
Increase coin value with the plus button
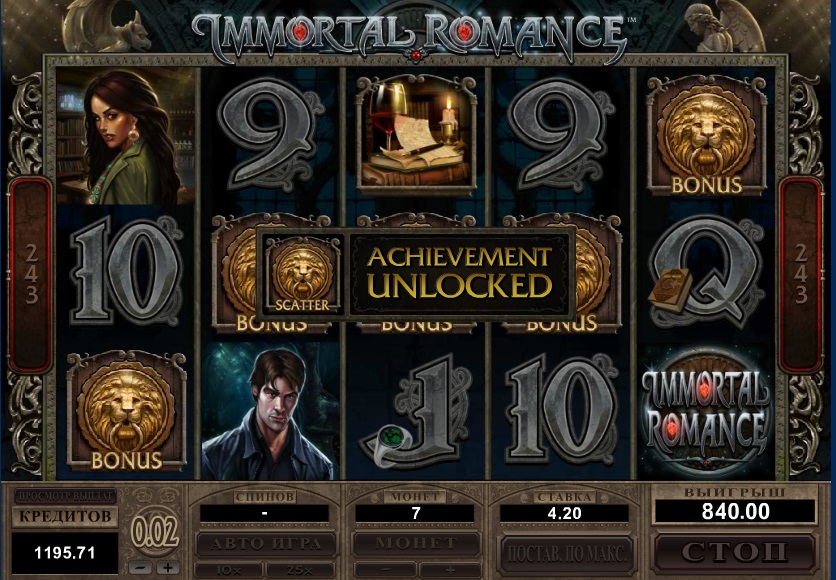[165, 568]
